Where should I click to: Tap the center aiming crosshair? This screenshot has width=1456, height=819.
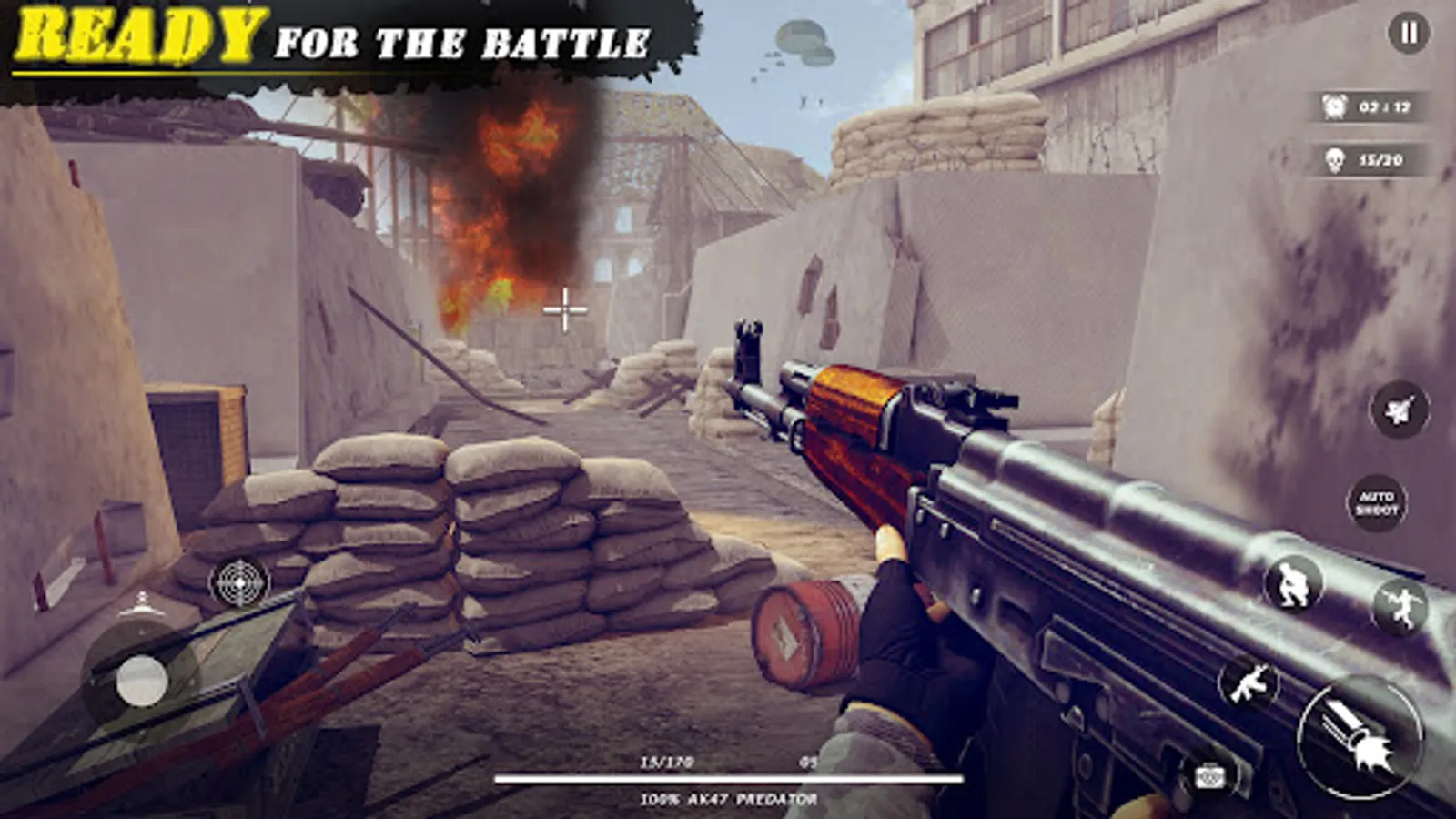click(x=567, y=310)
